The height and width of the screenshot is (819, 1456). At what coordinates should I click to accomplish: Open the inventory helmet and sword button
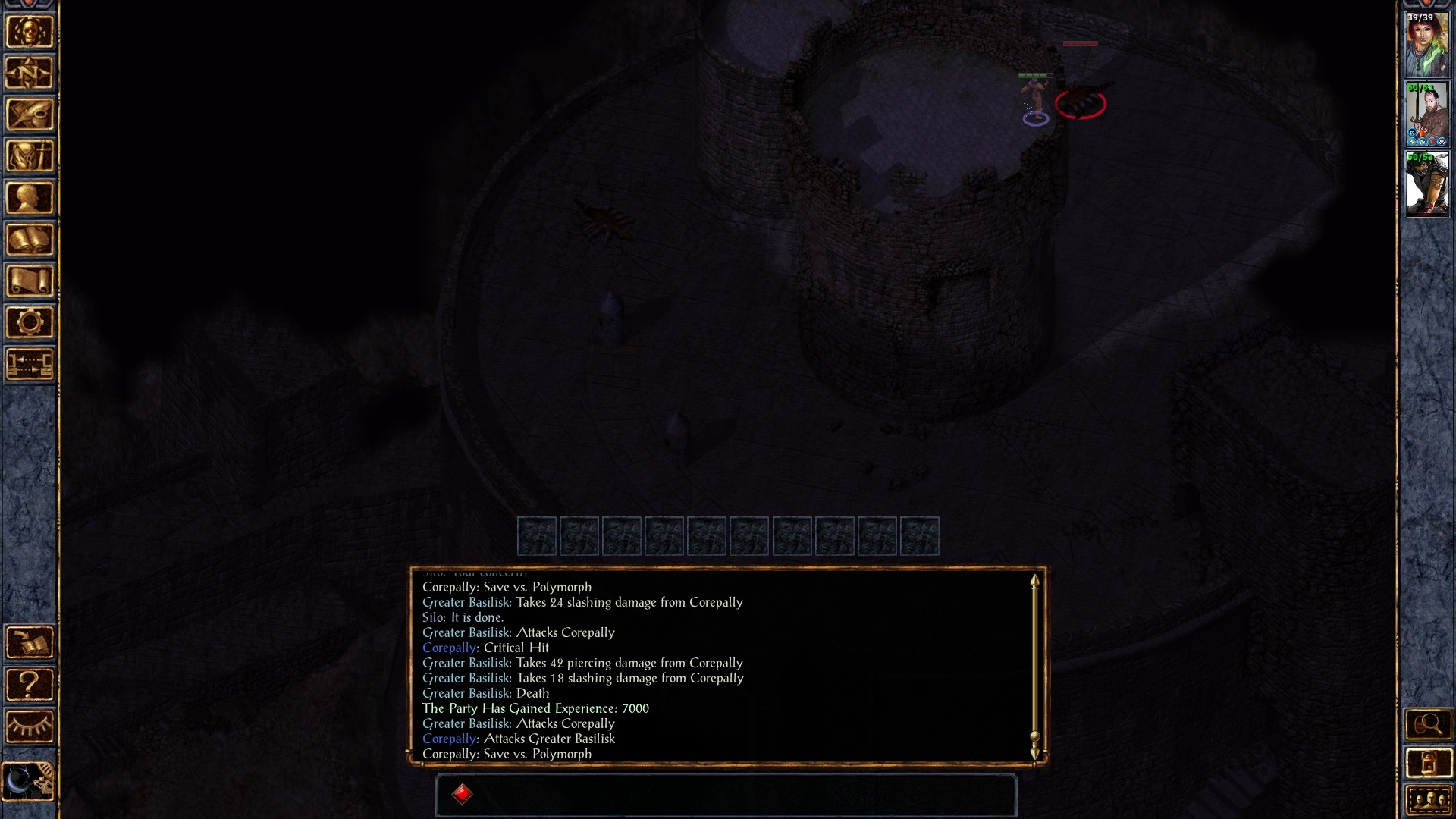[x=30, y=157]
